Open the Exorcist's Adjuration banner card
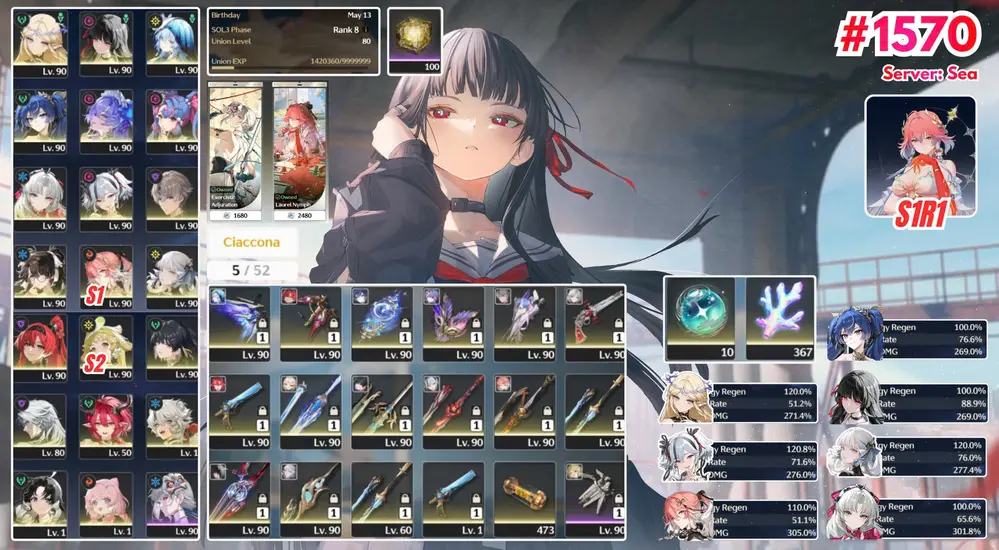Image resolution: width=999 pixels, height=550 pixels. pyautogui.click(x=235, y=150)
